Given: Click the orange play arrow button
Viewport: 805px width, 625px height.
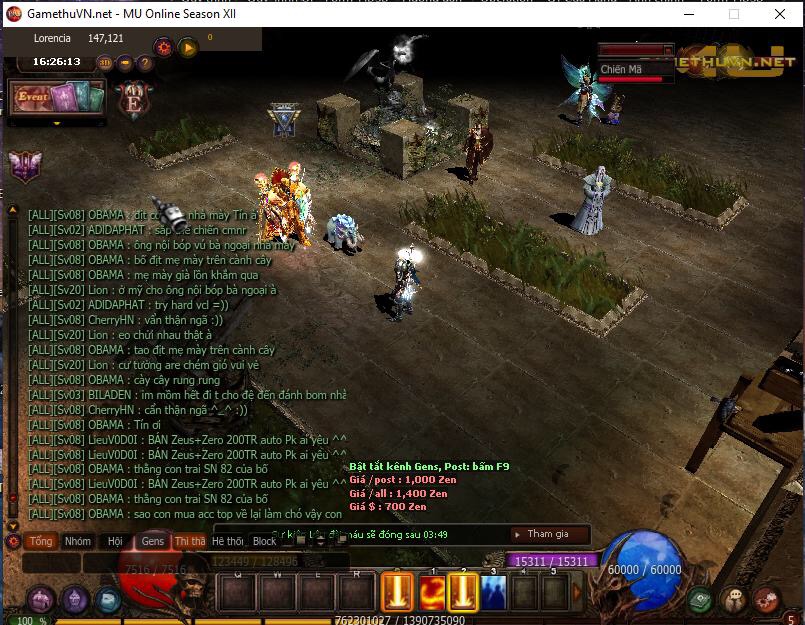Looking at the screenshot, I should pos(187,47).
